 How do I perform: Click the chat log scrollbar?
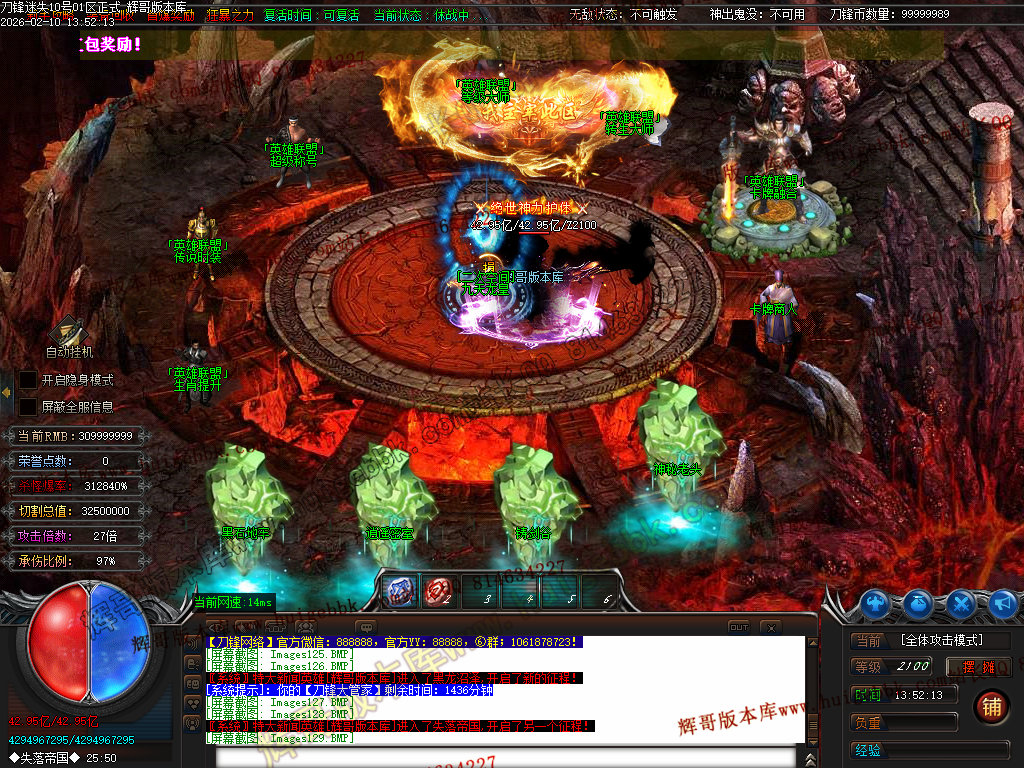point(811,690)
